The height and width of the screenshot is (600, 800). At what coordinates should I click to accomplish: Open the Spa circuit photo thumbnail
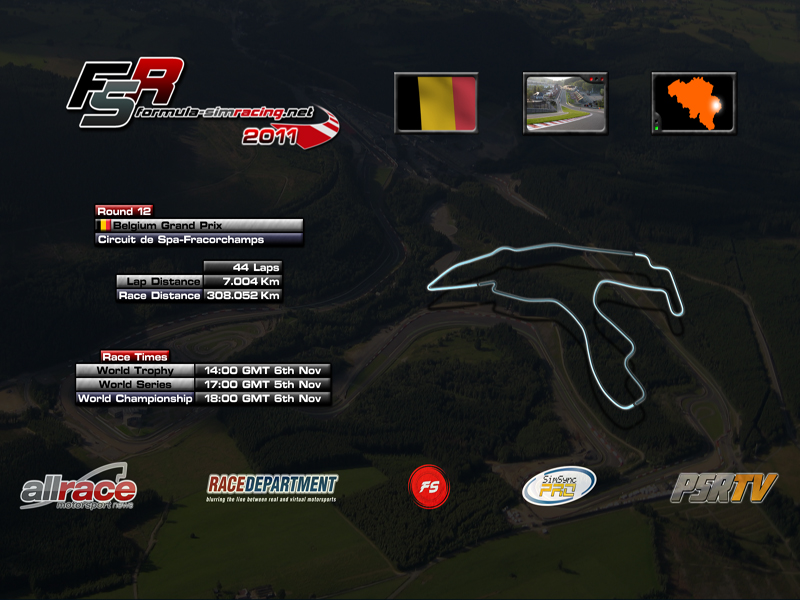pos(565,103)
